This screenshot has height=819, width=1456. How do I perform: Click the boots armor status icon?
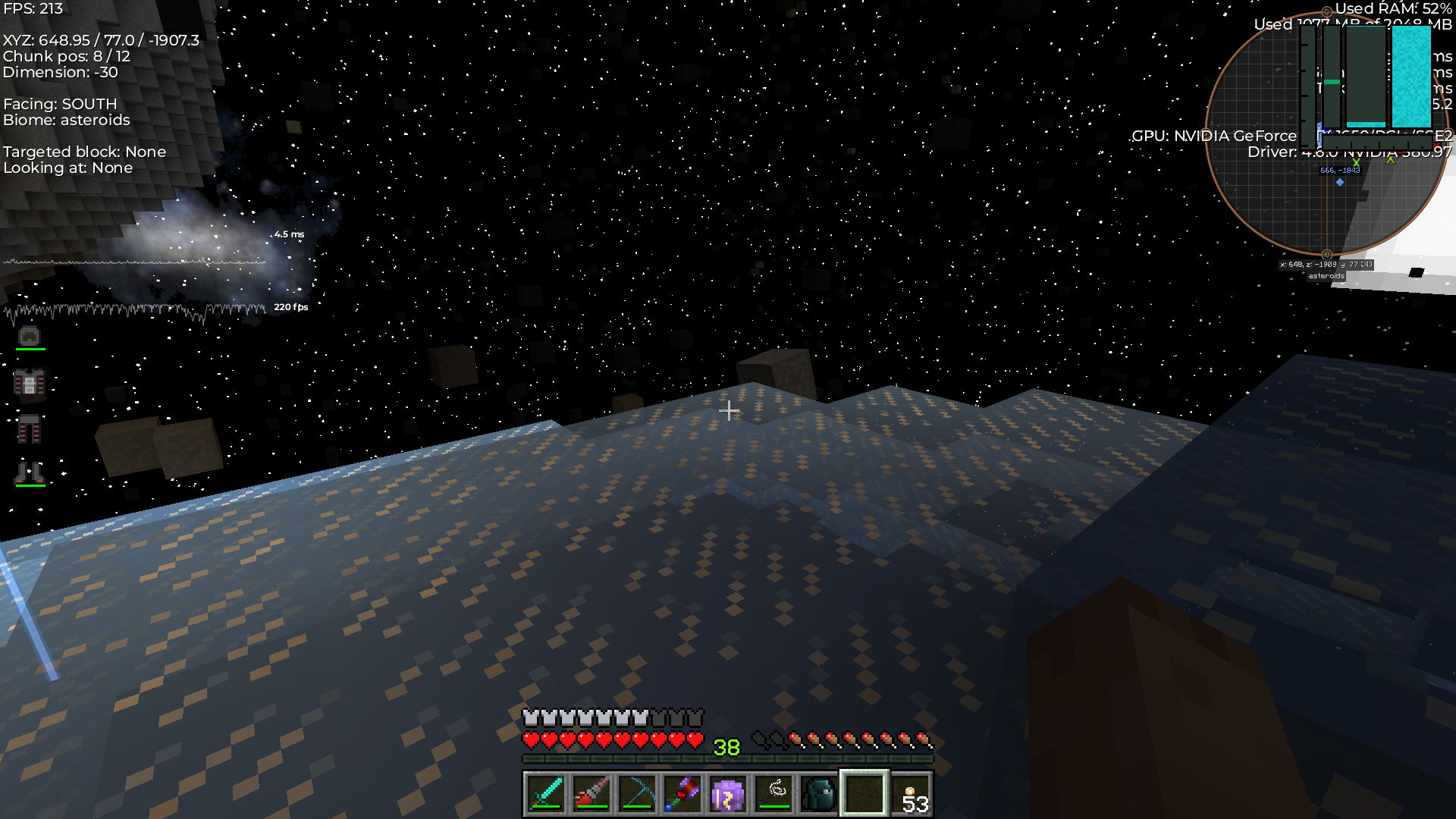(30, 472)
